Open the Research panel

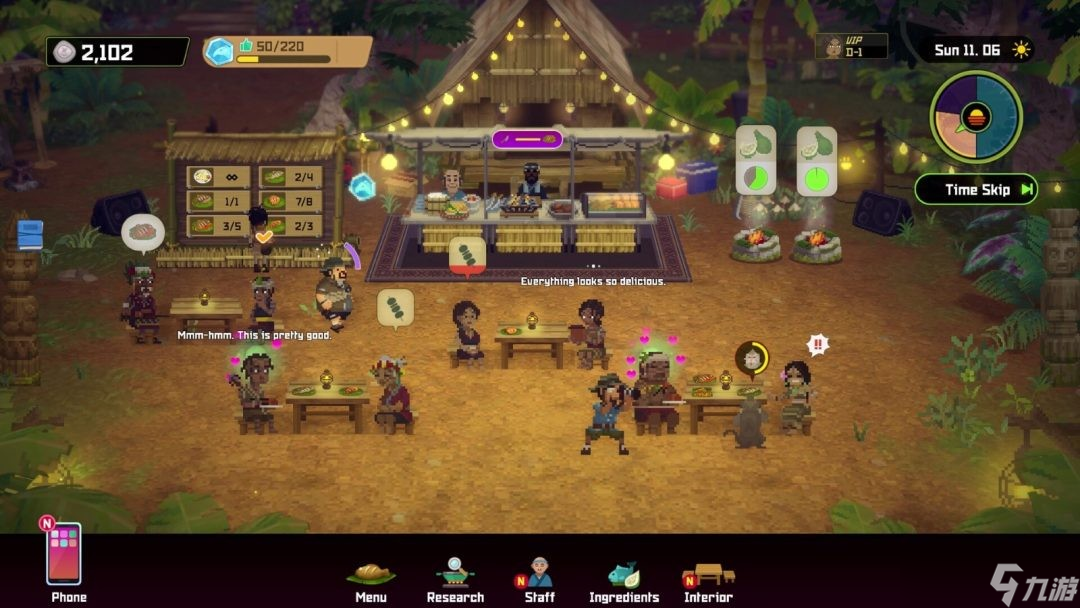(x=455, y=577)
